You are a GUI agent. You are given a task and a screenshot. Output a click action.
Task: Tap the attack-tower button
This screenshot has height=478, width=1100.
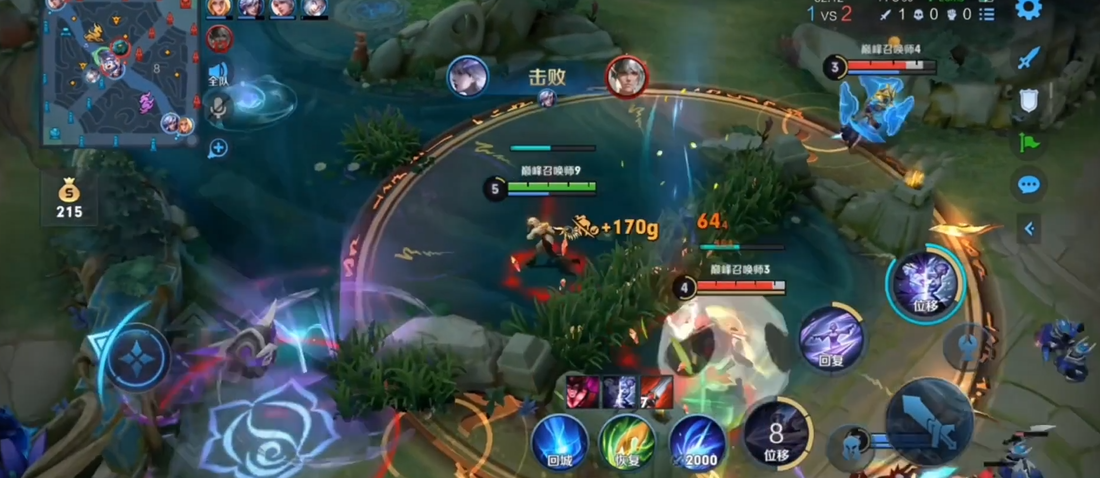click(x=967, y=347)
